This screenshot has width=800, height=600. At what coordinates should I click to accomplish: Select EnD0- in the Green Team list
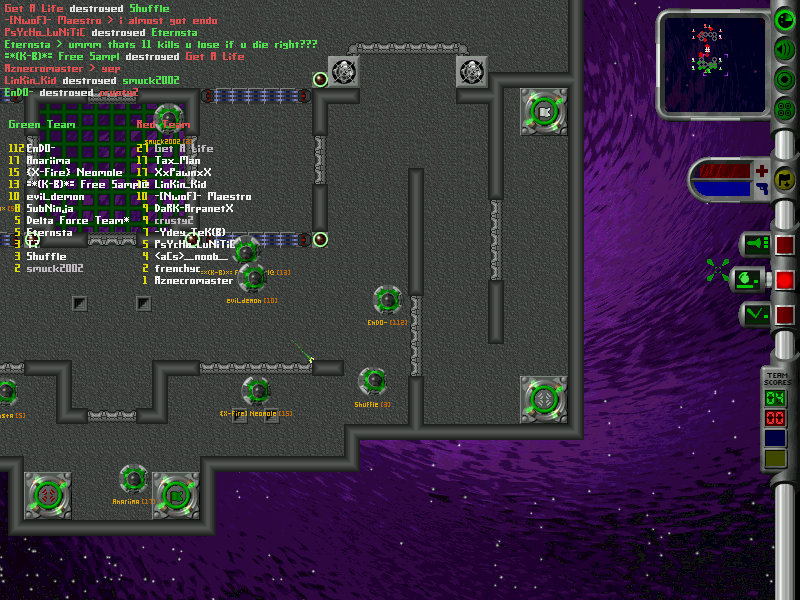tap(43, 148)
